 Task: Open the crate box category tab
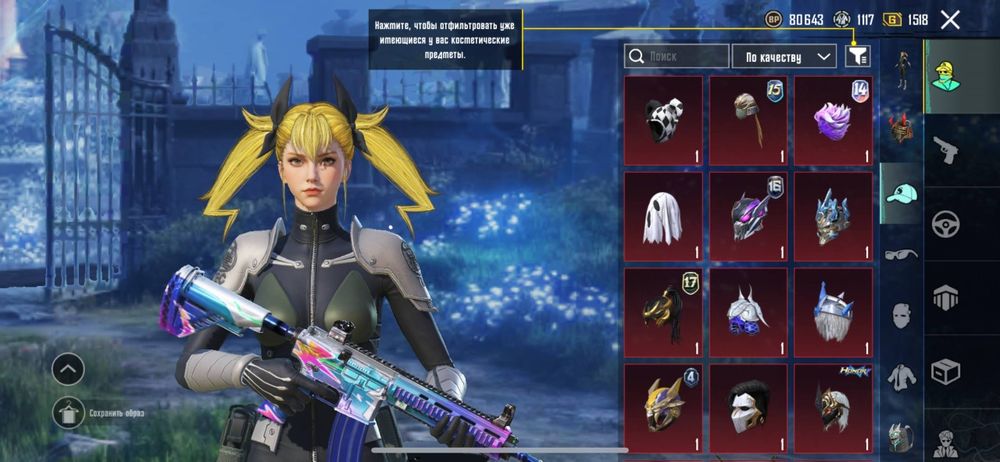pos(946,372)
